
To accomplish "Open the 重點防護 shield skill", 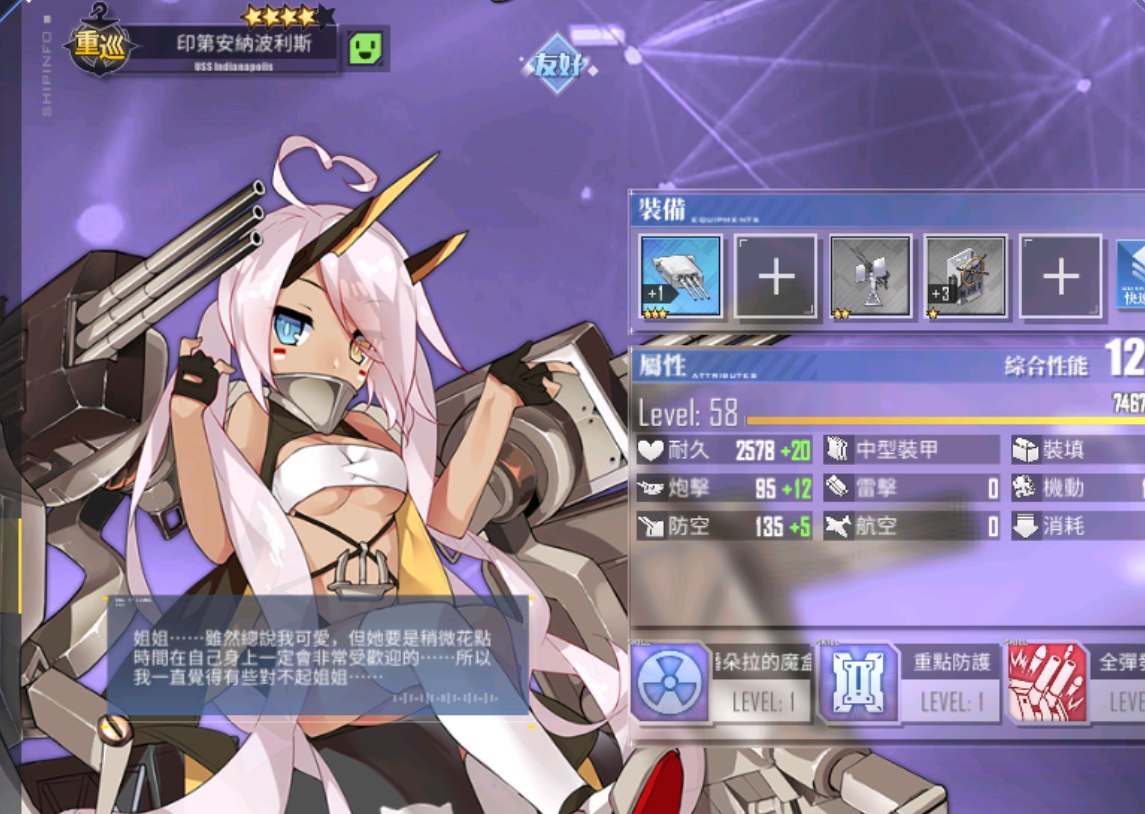I will 859,683.
